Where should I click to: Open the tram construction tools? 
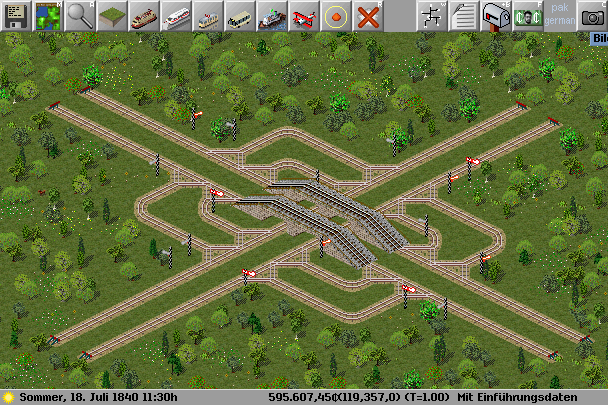click(207, 15)
